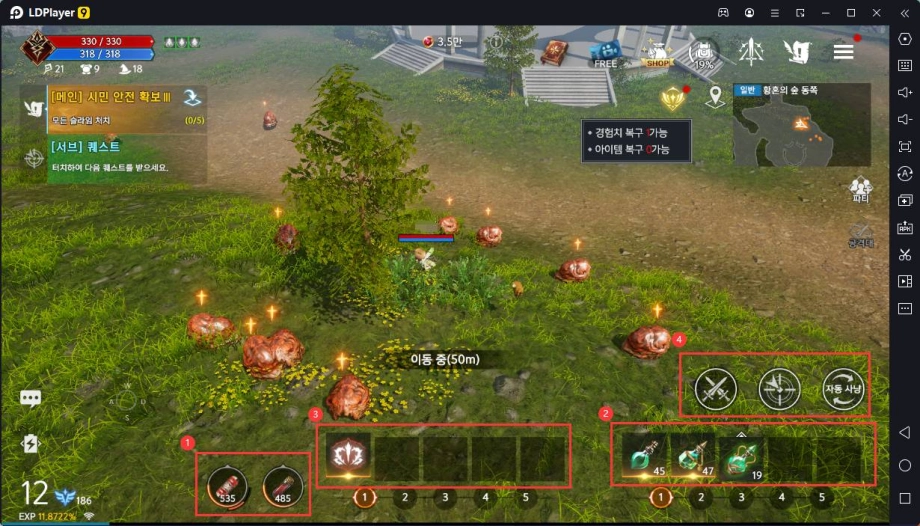Toggle 자동 사냥 auto hunt
The width and height of the screenshot is (920, 526).
842,389
